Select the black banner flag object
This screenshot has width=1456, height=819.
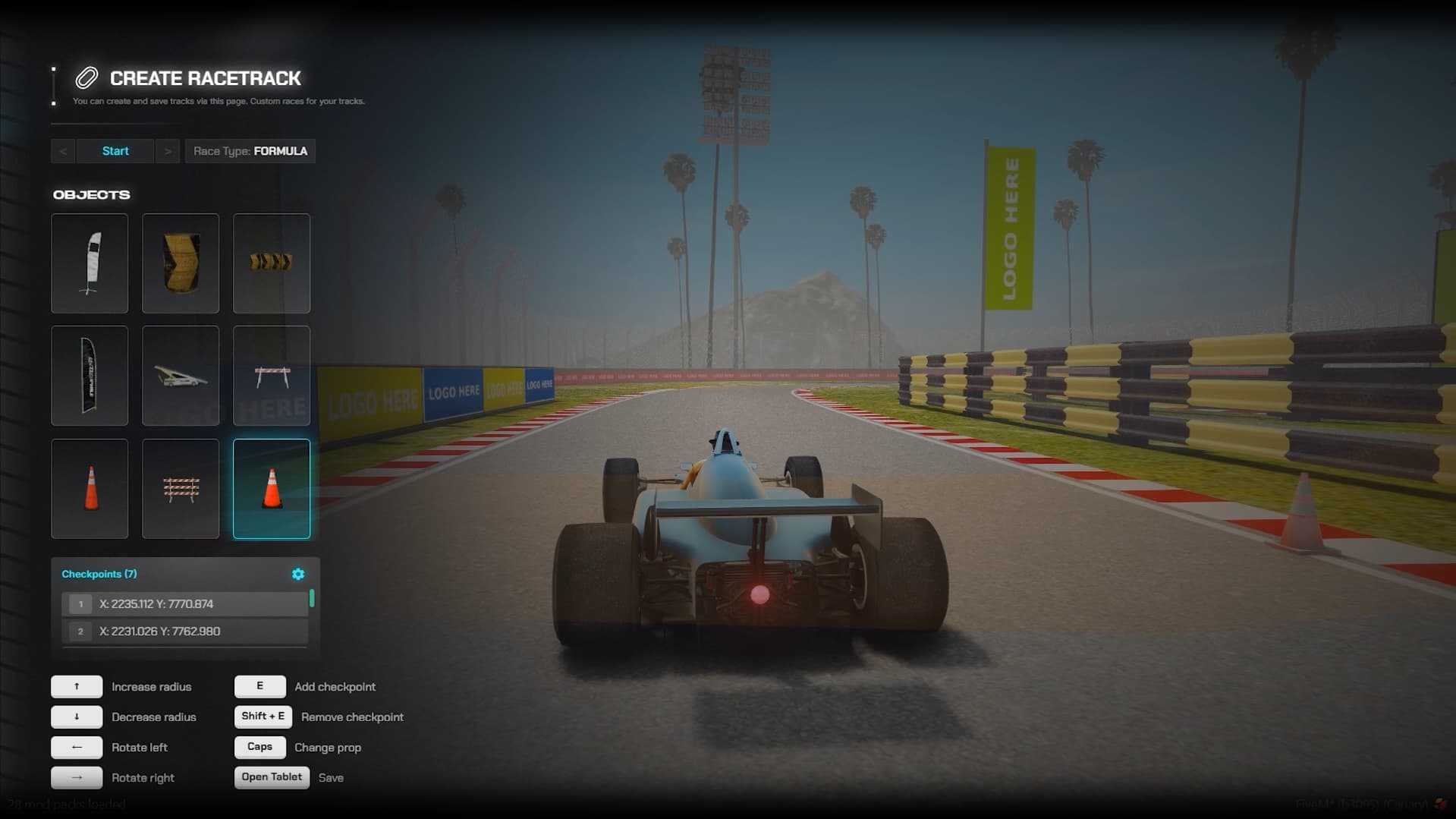(x=89, y=375)
